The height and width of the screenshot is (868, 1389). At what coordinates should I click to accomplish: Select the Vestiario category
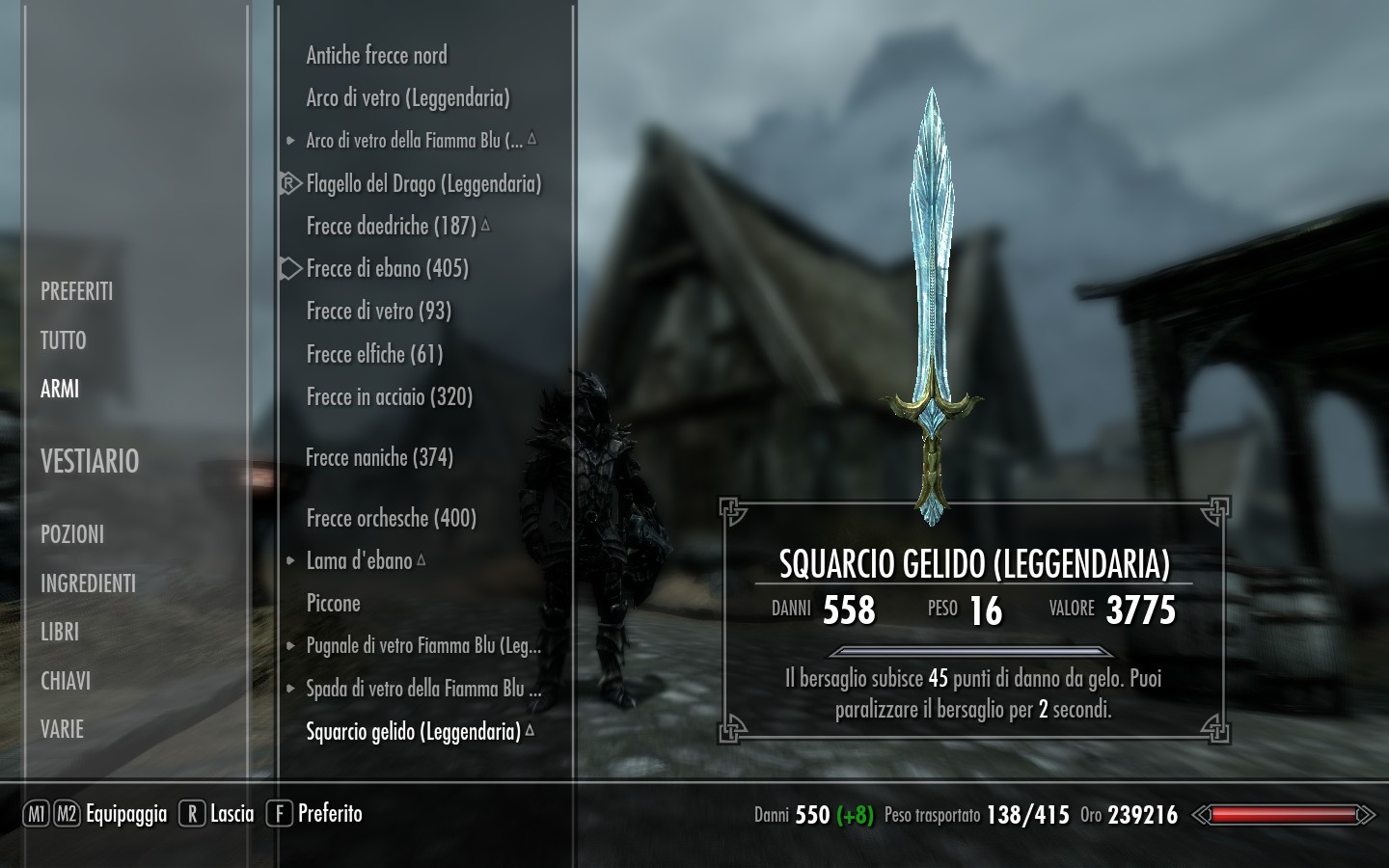[x=90, y=462]
